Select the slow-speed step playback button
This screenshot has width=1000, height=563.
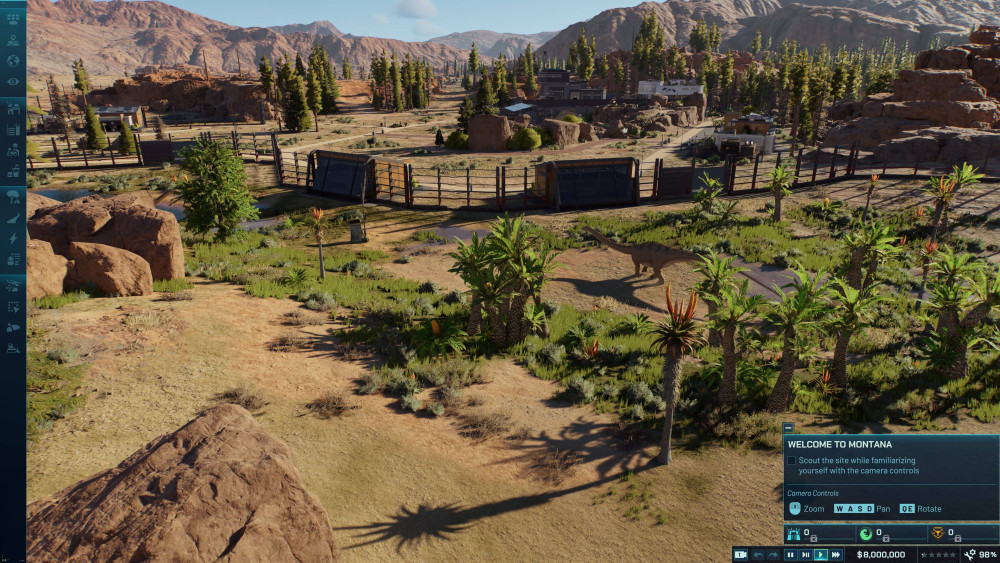[805, 554]
